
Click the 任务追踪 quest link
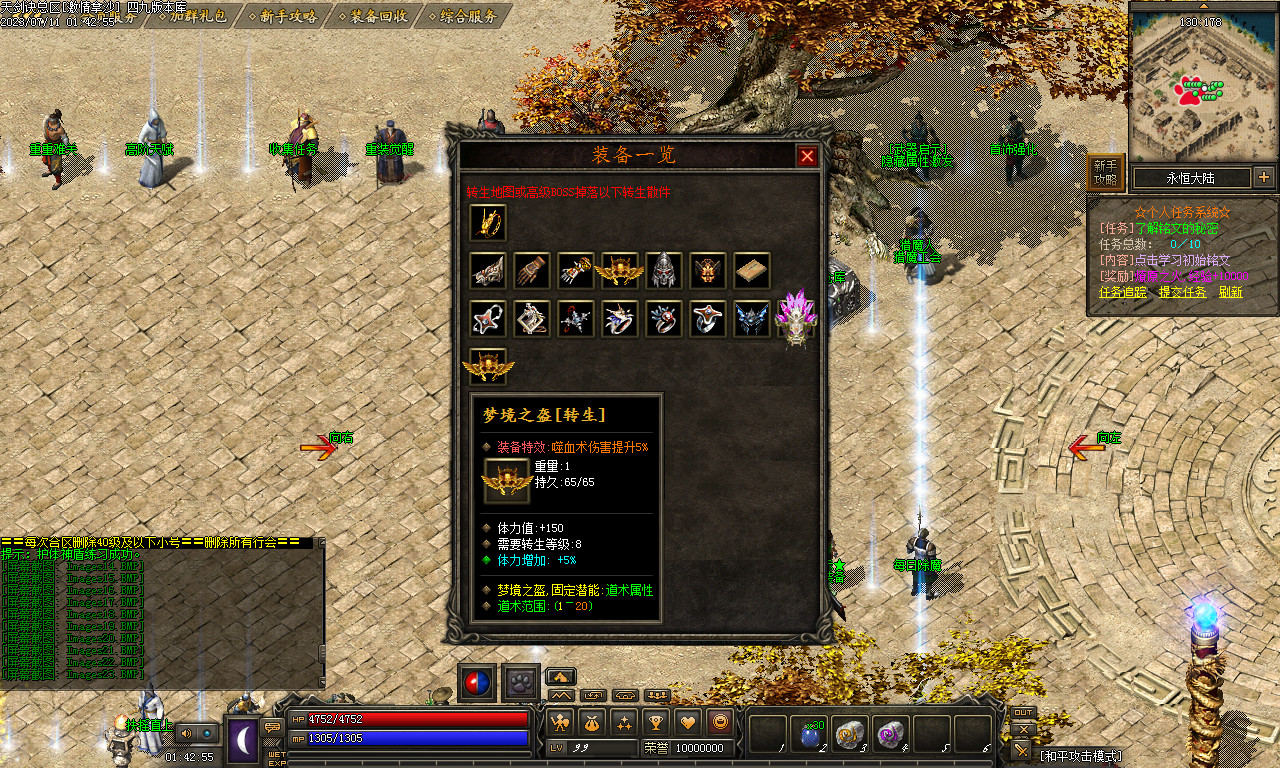[1124, 292]
